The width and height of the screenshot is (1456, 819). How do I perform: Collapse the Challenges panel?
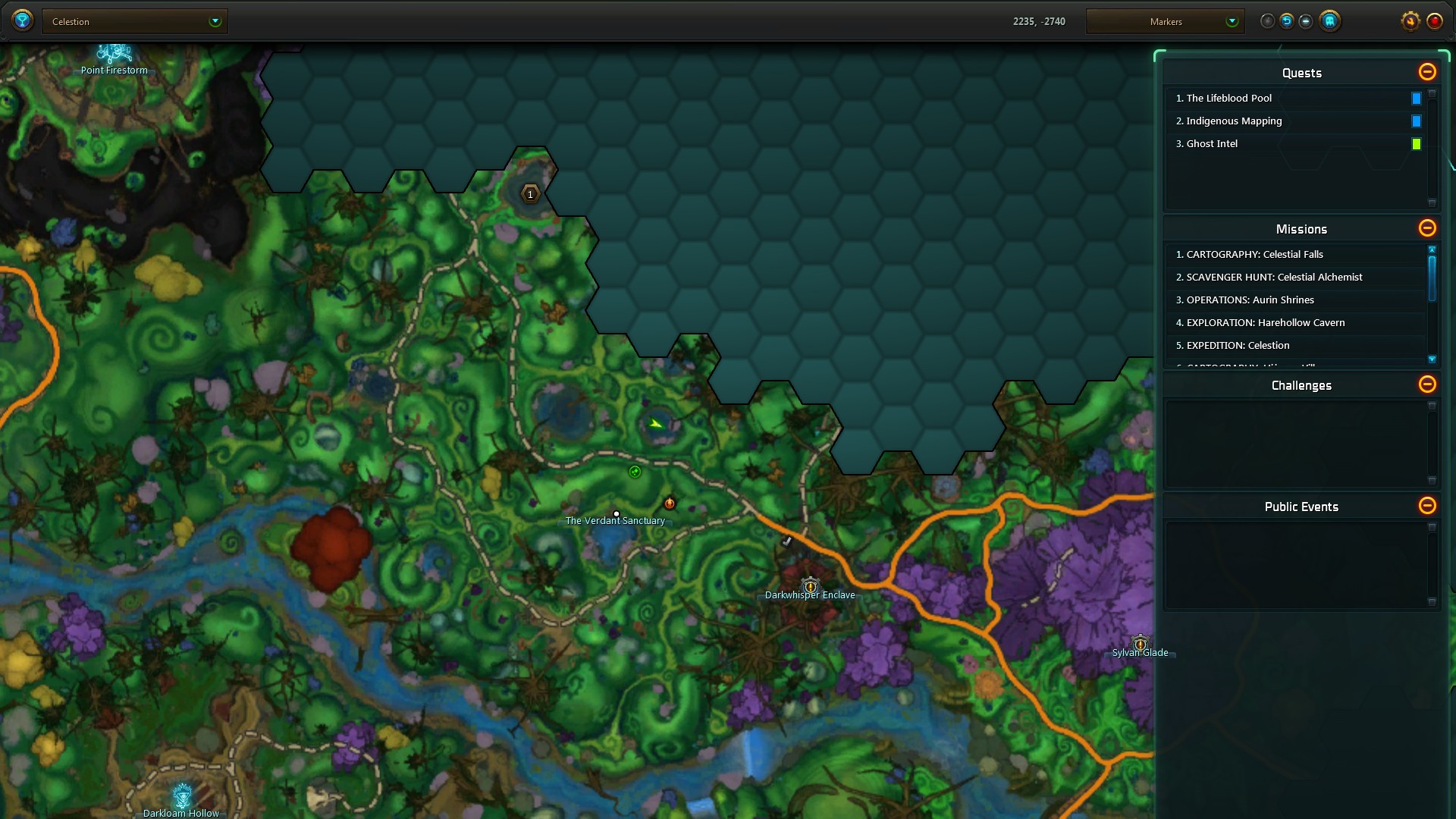point(1427,384)
